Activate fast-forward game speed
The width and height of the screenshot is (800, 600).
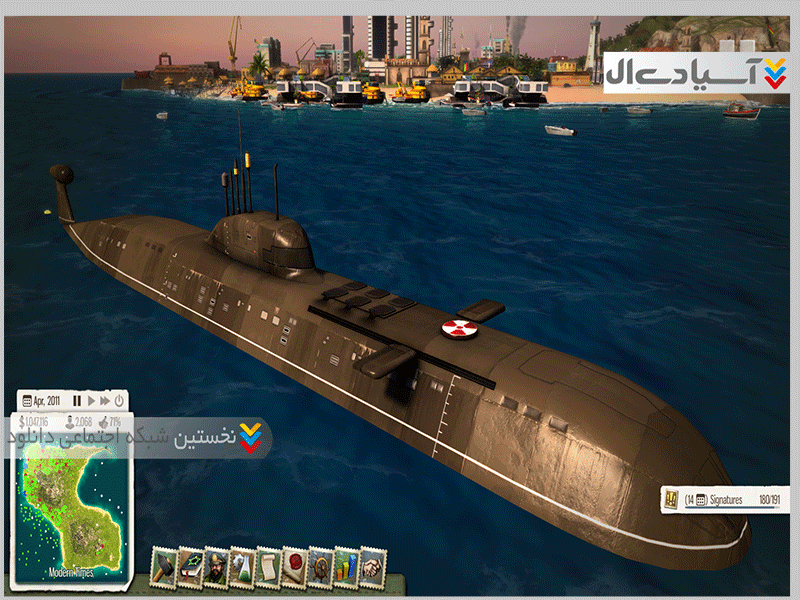click(x=104, y=400)
